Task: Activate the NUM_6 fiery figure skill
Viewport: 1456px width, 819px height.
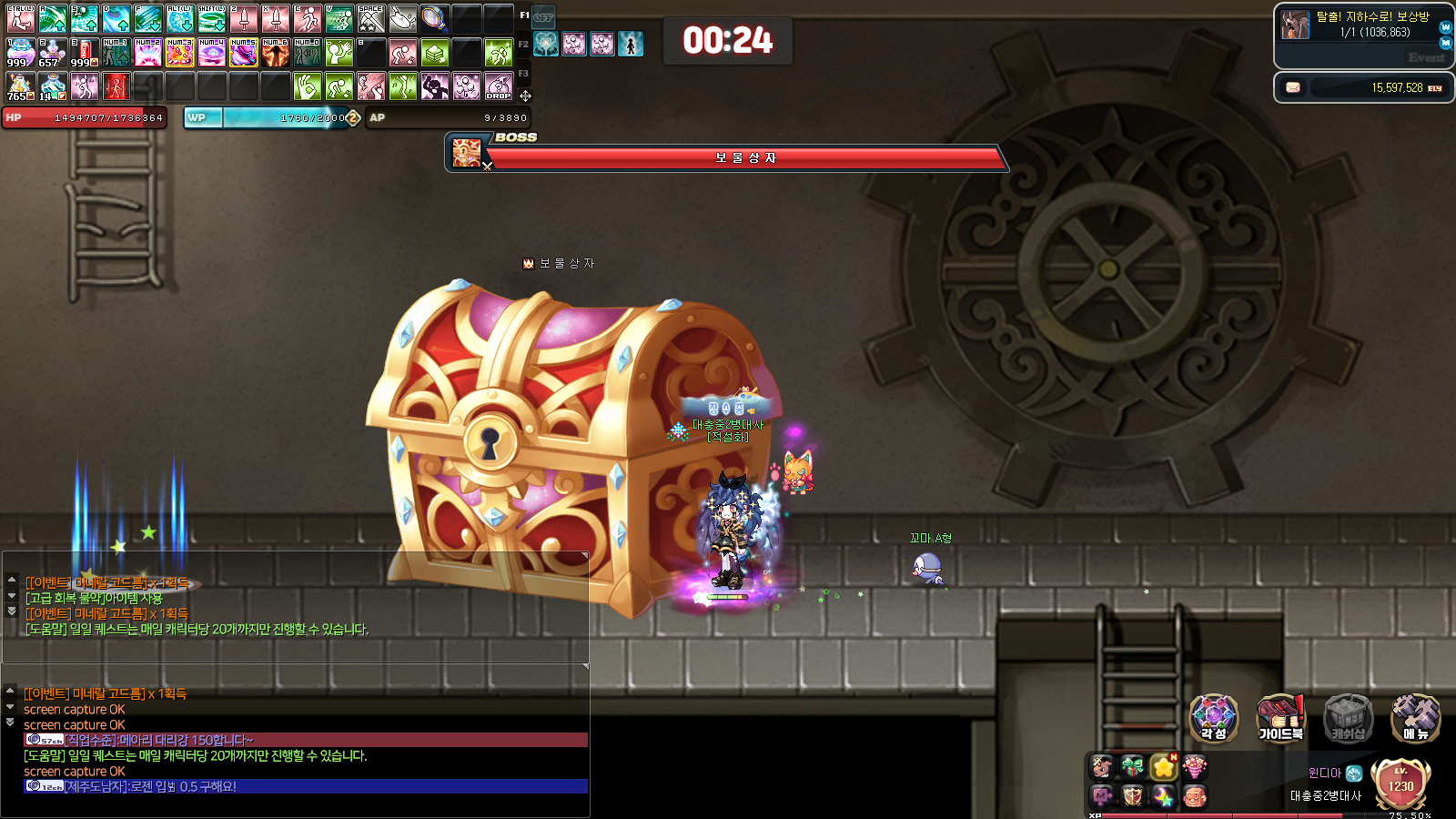Action: coord(275,53)
